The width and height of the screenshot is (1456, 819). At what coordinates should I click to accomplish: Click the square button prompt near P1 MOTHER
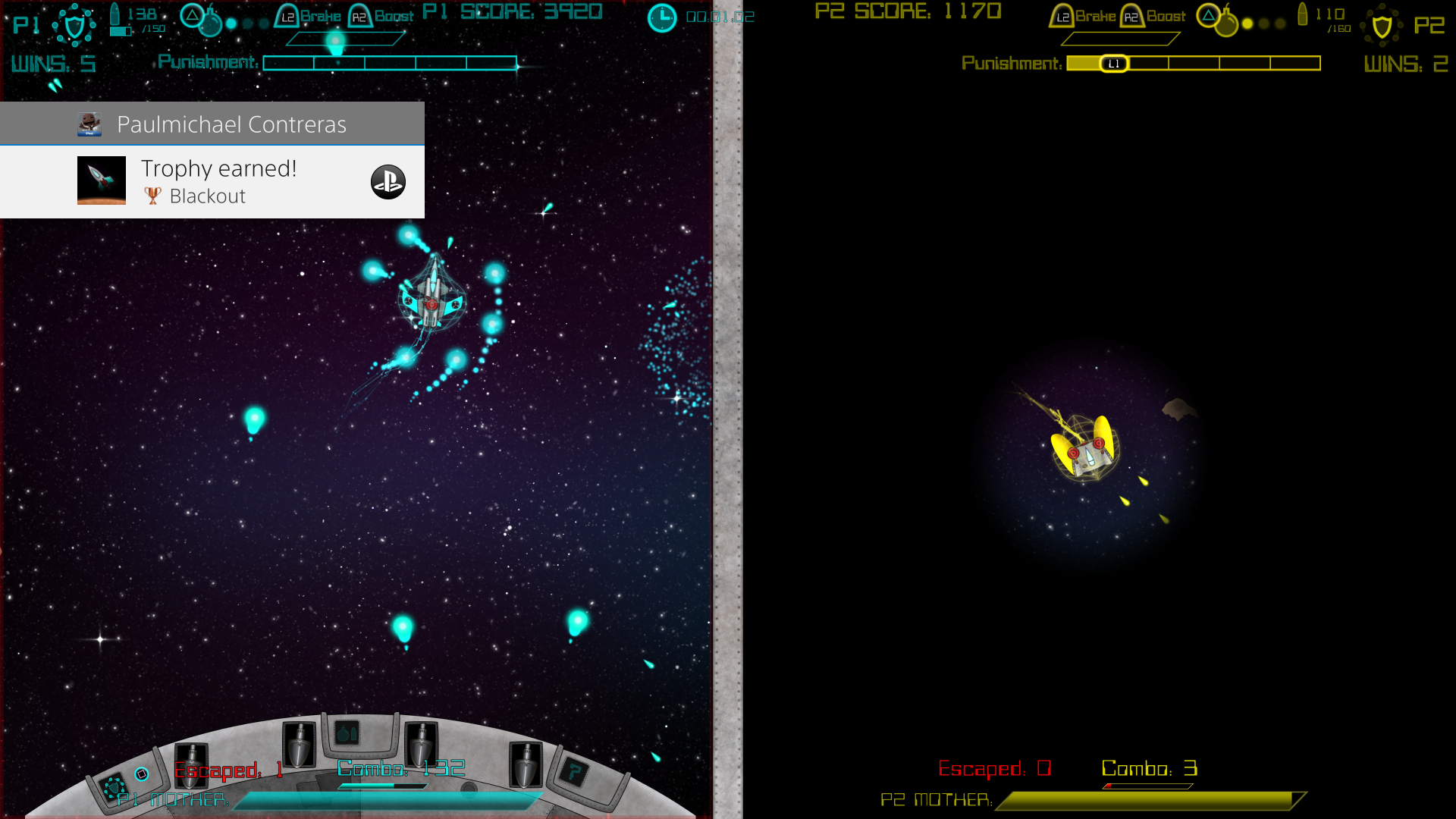click(x=141, y=773)
